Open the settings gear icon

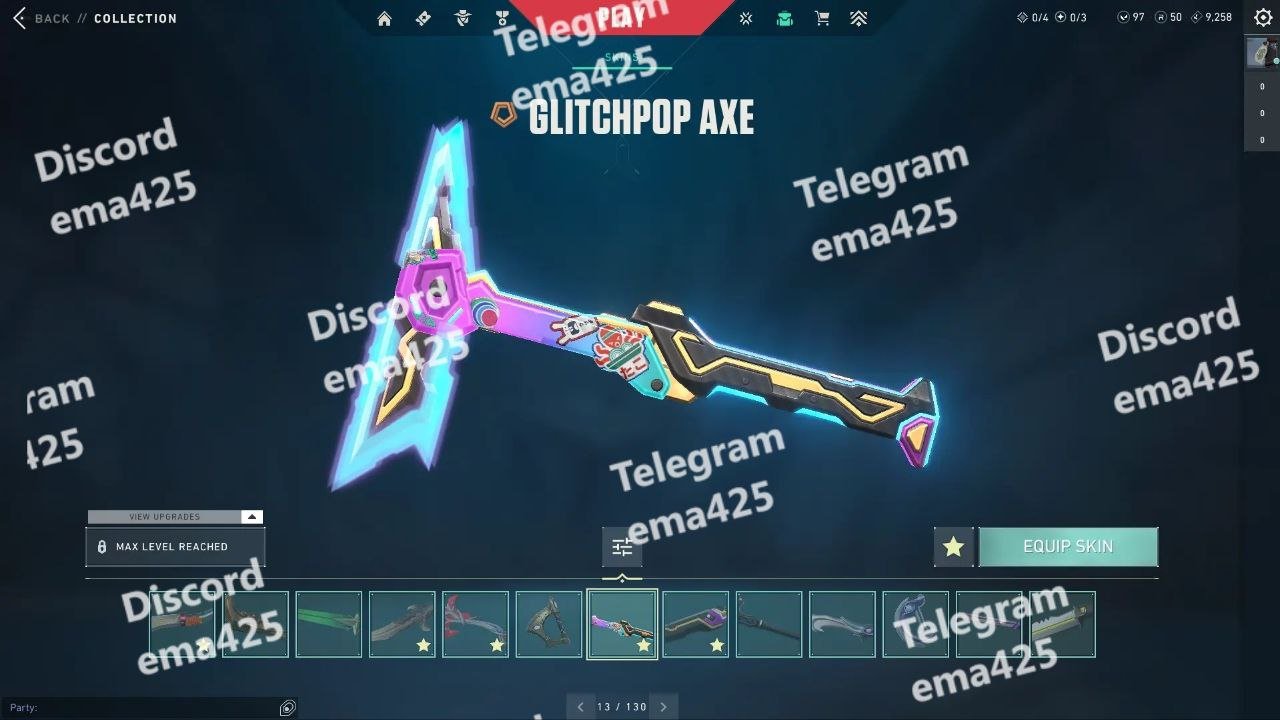click(1263, 17)
